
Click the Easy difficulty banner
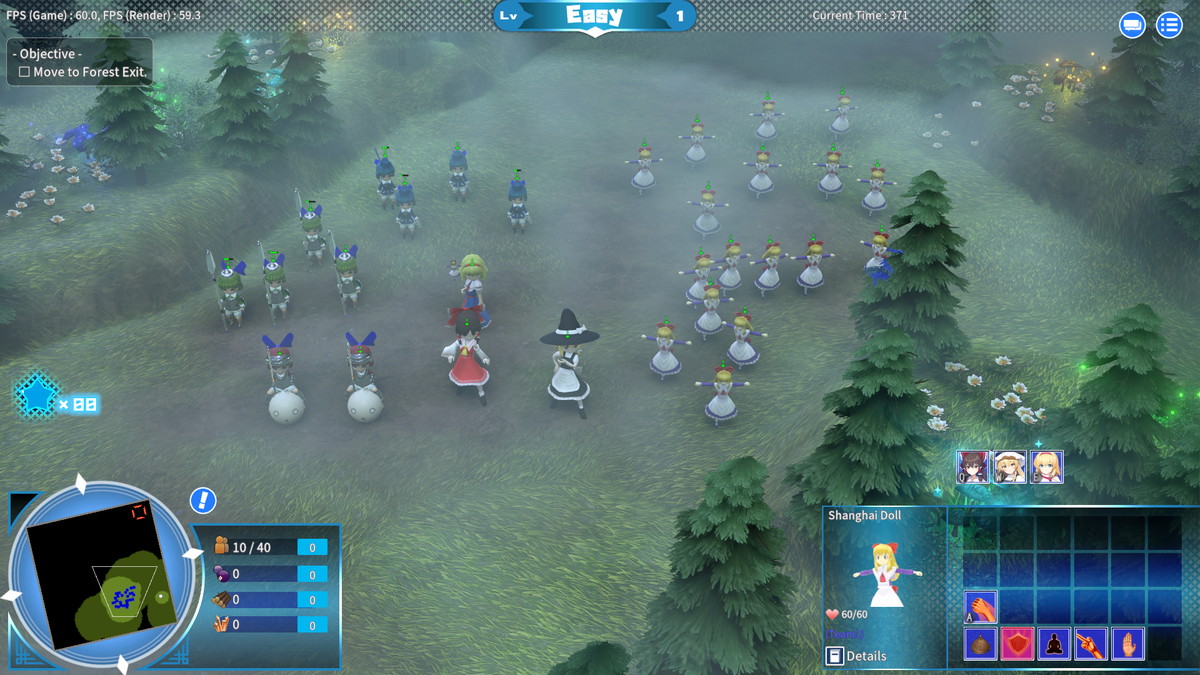point(594,15)
